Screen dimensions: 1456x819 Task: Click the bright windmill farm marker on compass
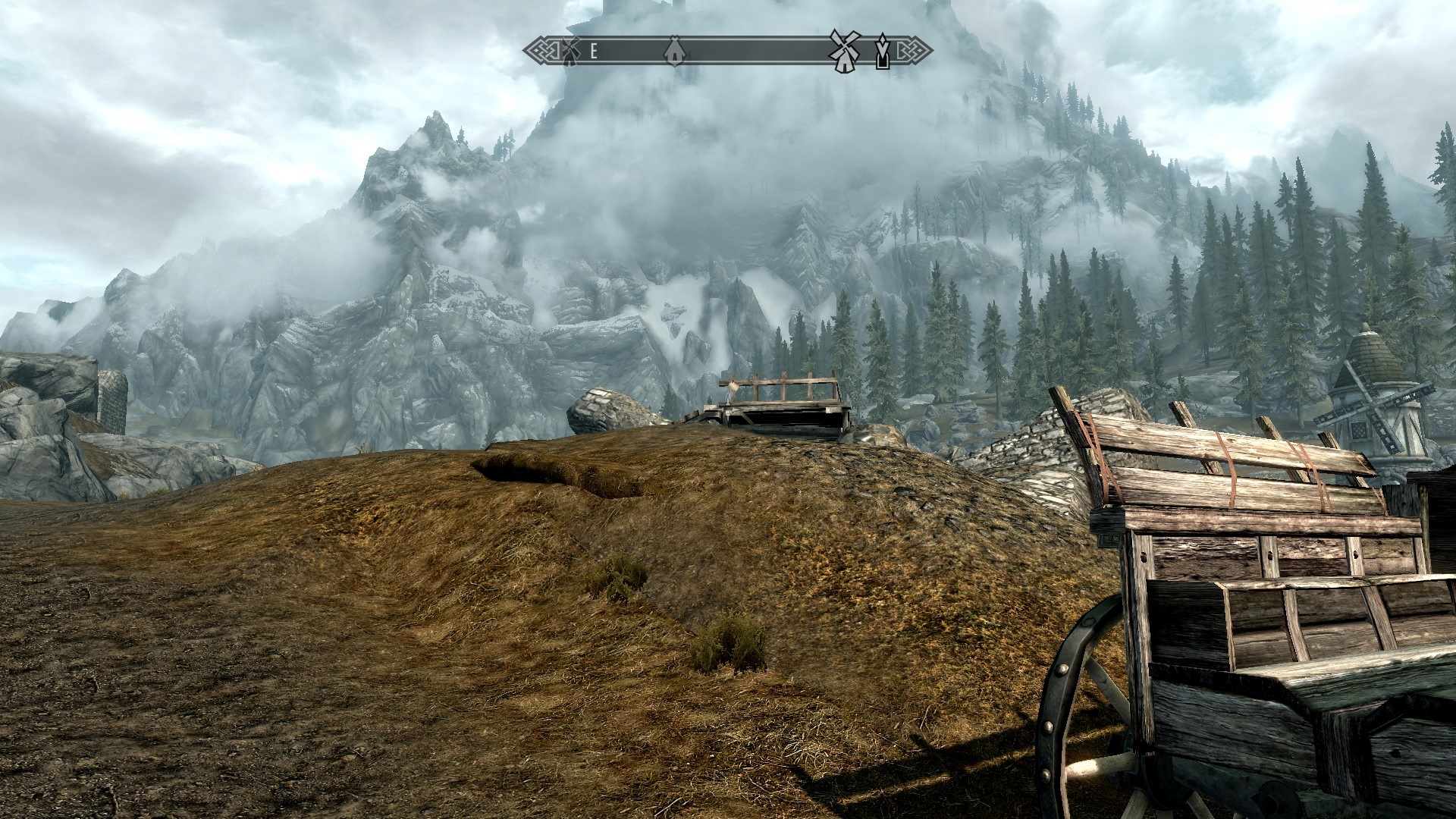[x=843, y=50]
